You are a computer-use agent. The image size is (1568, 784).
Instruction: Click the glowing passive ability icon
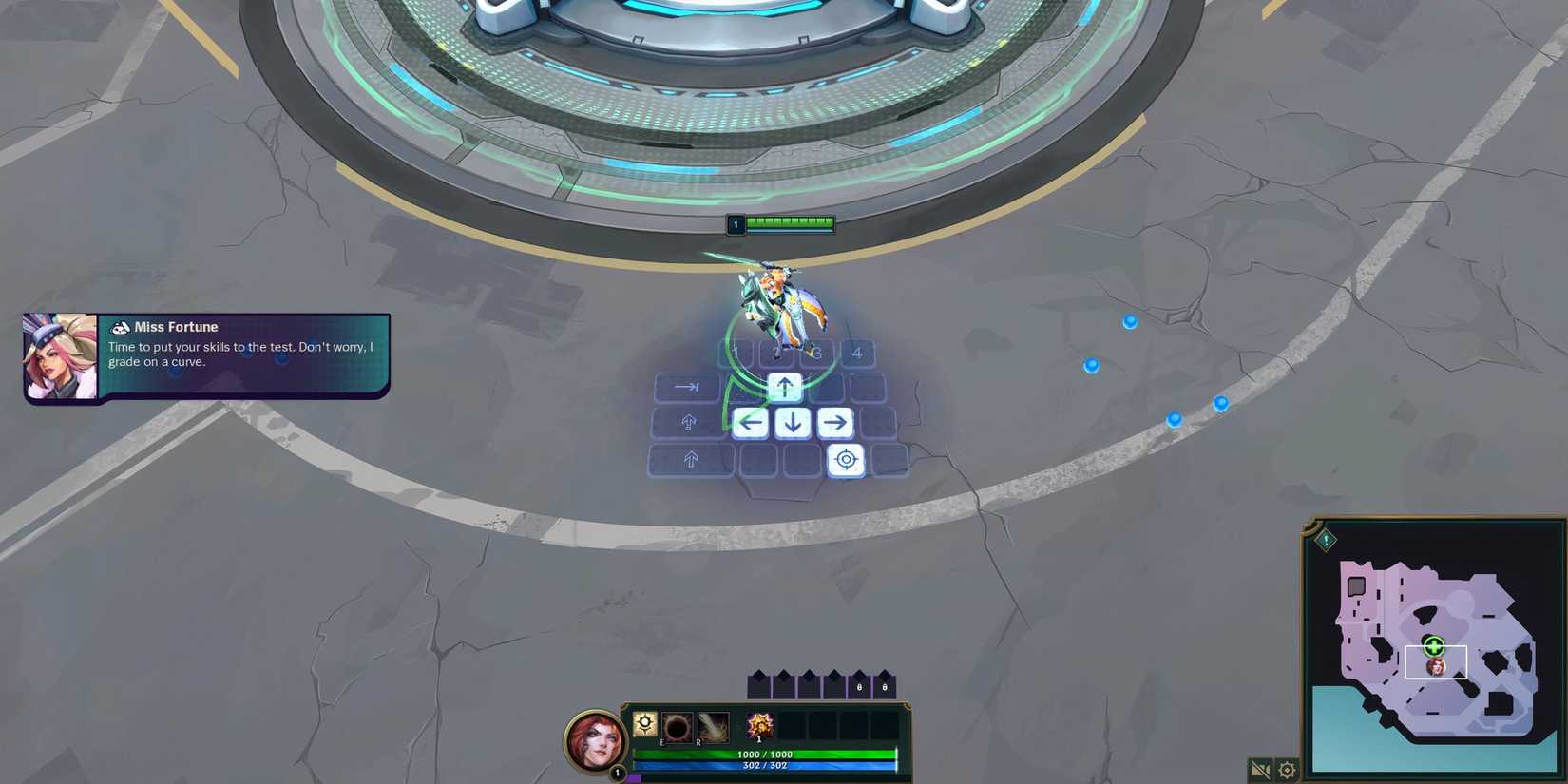645,724
